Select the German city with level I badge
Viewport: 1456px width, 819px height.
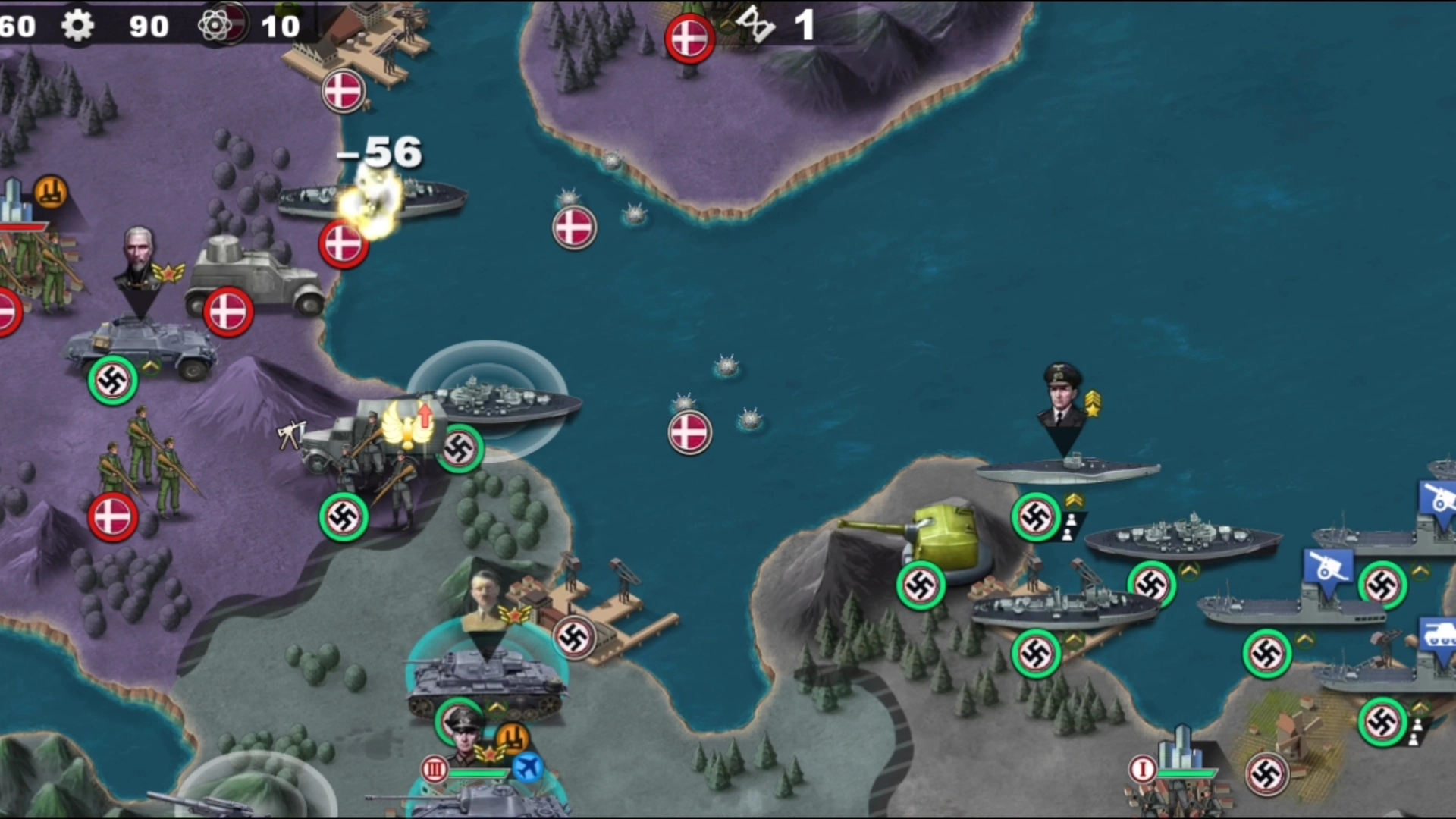pyautogui.click(x=1179, y=766)
